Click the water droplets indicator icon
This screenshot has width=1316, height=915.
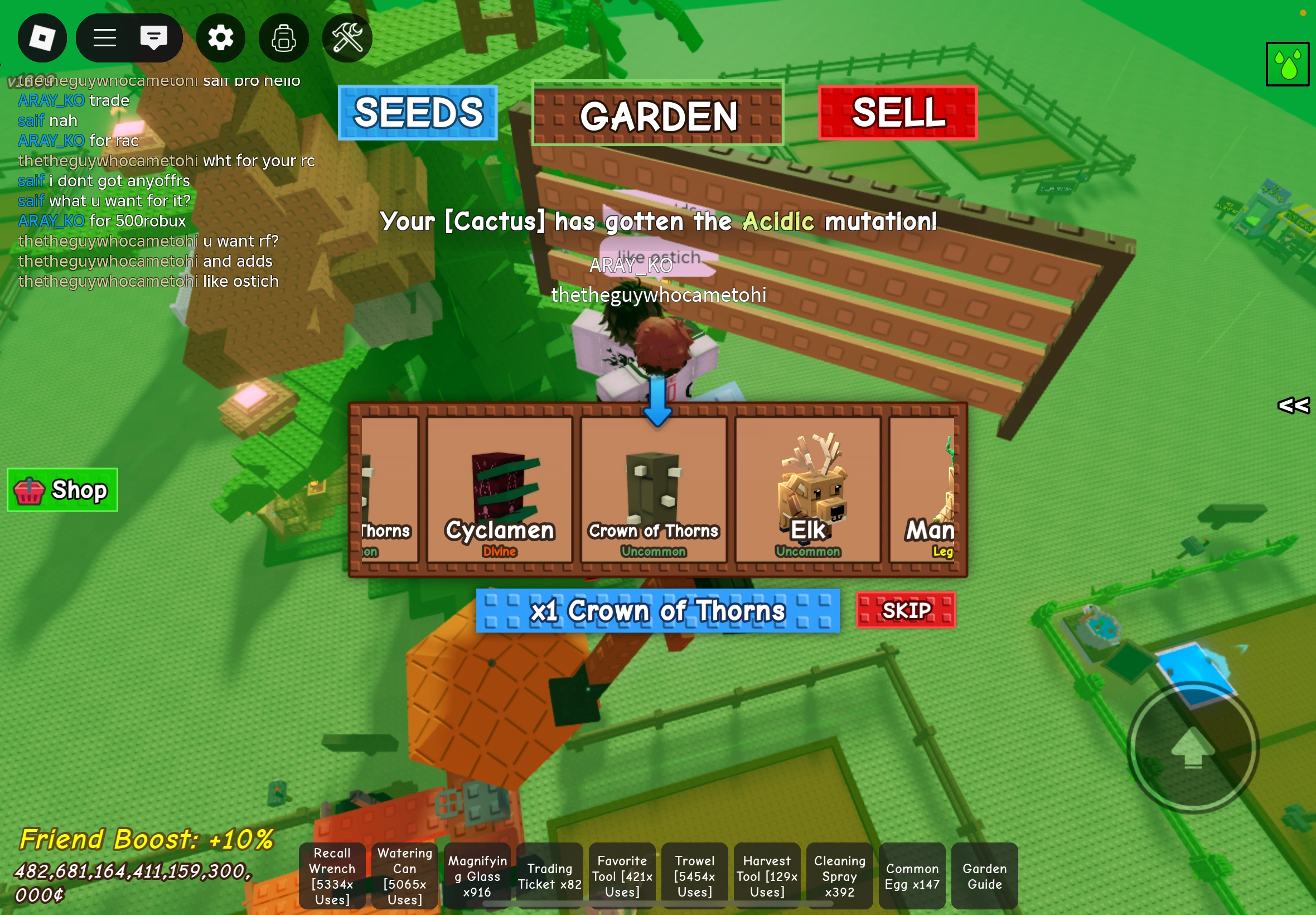click(1288, 63)
